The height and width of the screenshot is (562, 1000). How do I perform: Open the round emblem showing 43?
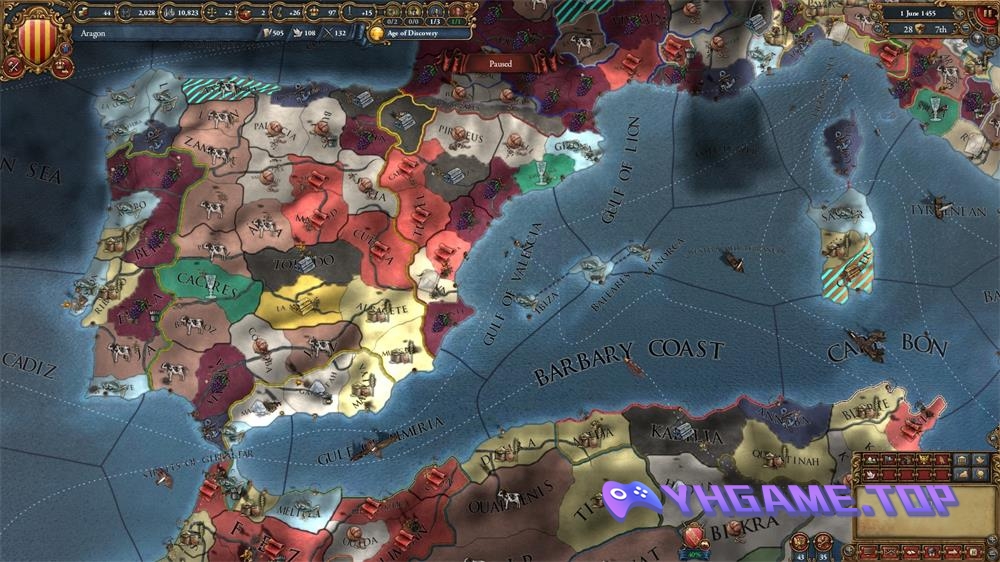pos(800,543)
